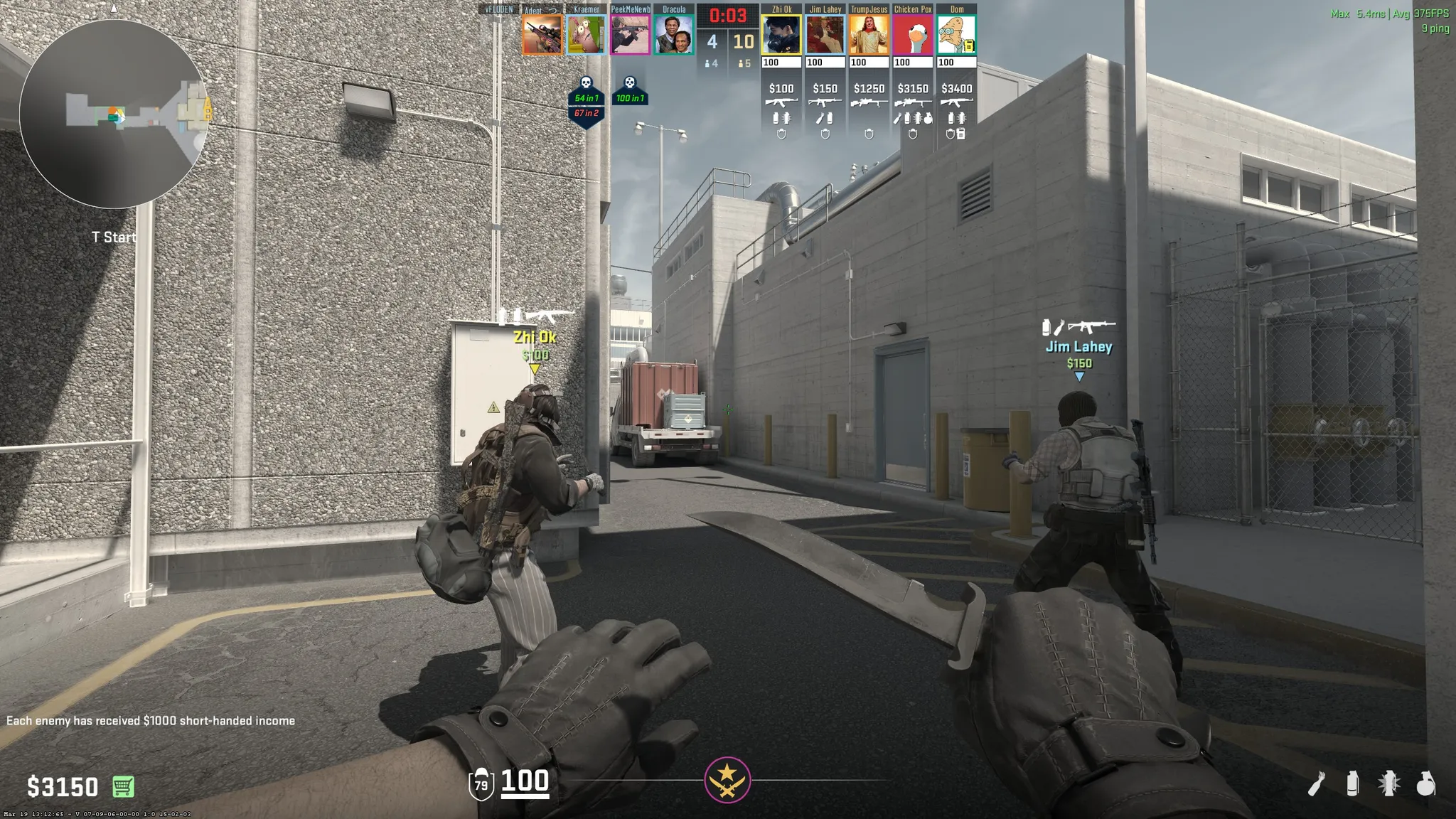The height and width of the screenshot is (819, 1456).
Task: Click TrumpJesus's avatar at the top
Action: [x=869, y=35]
